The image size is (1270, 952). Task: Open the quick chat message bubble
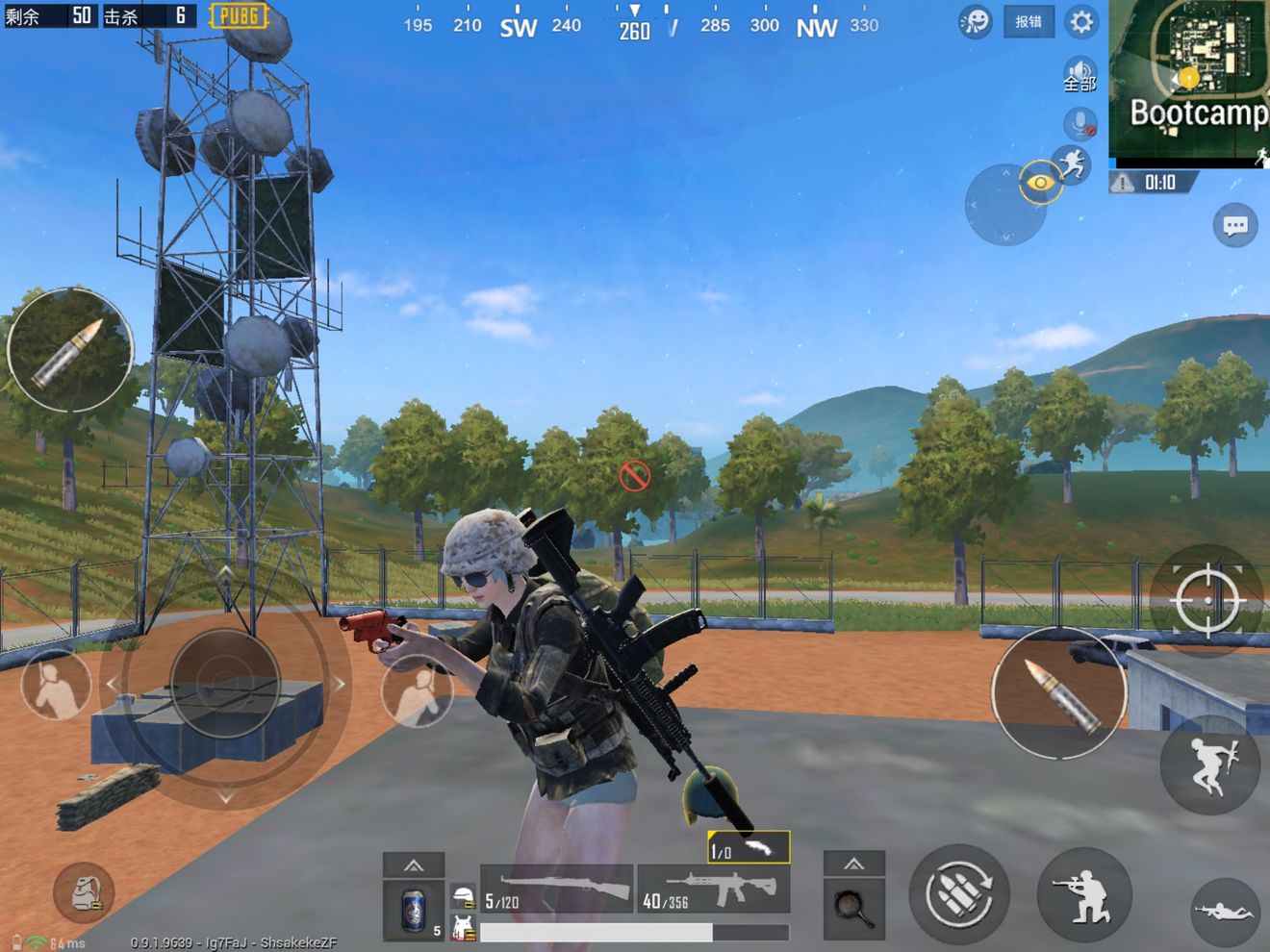coord(1235,226)
